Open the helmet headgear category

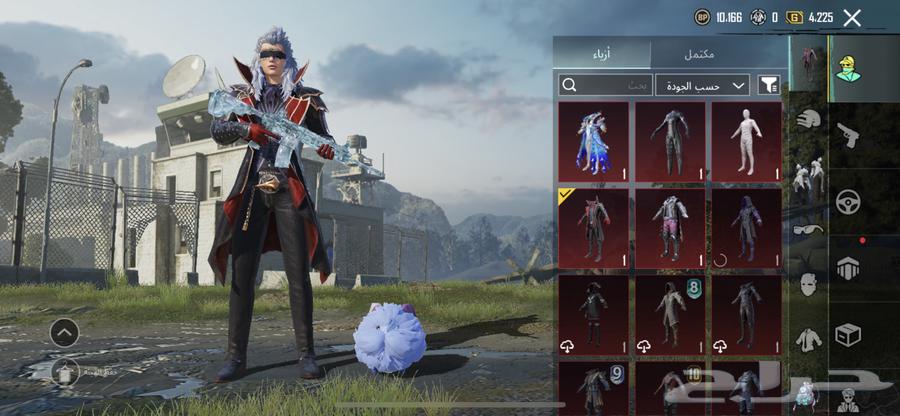click(808, 119)
